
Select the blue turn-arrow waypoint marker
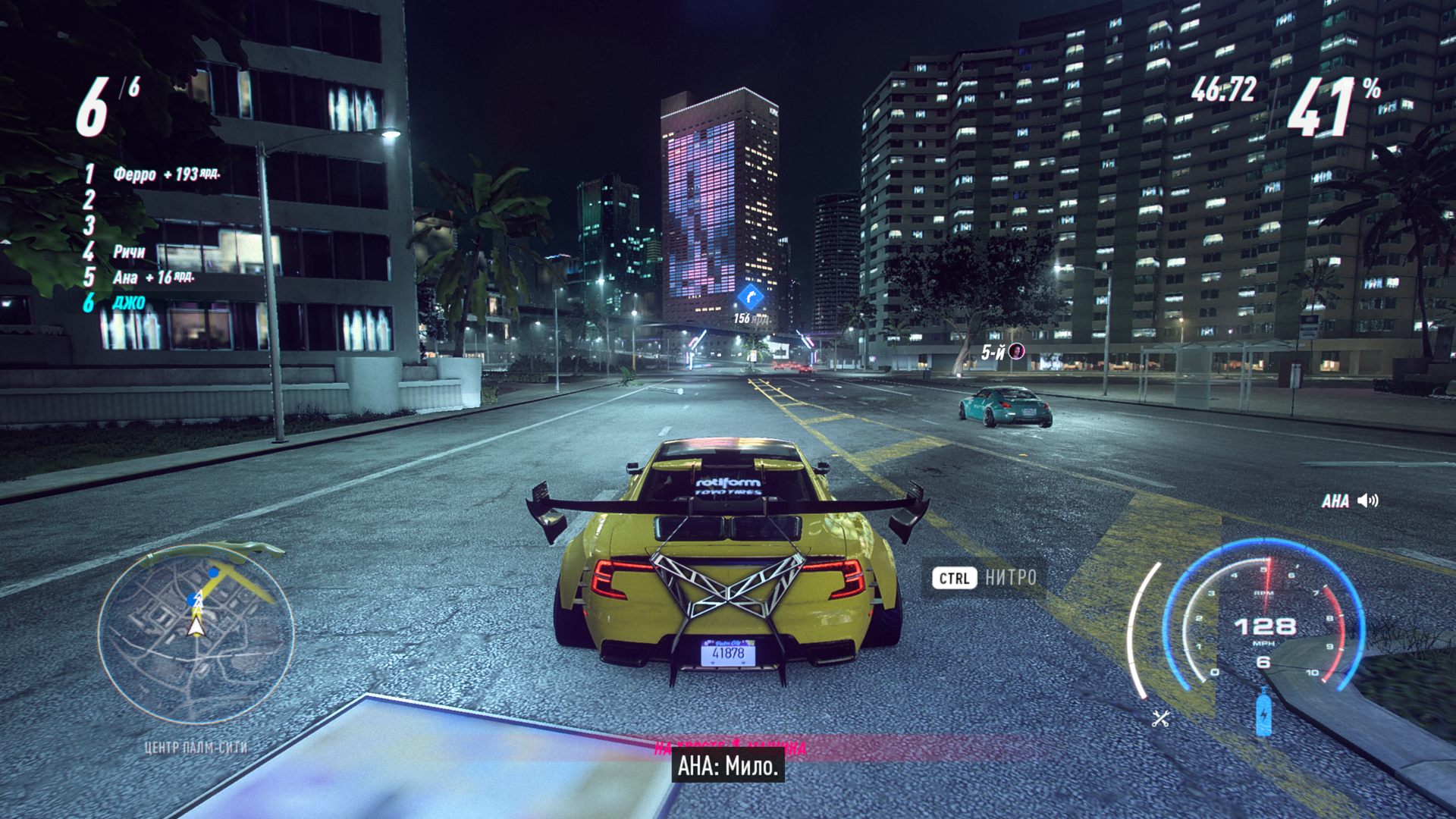750,295
